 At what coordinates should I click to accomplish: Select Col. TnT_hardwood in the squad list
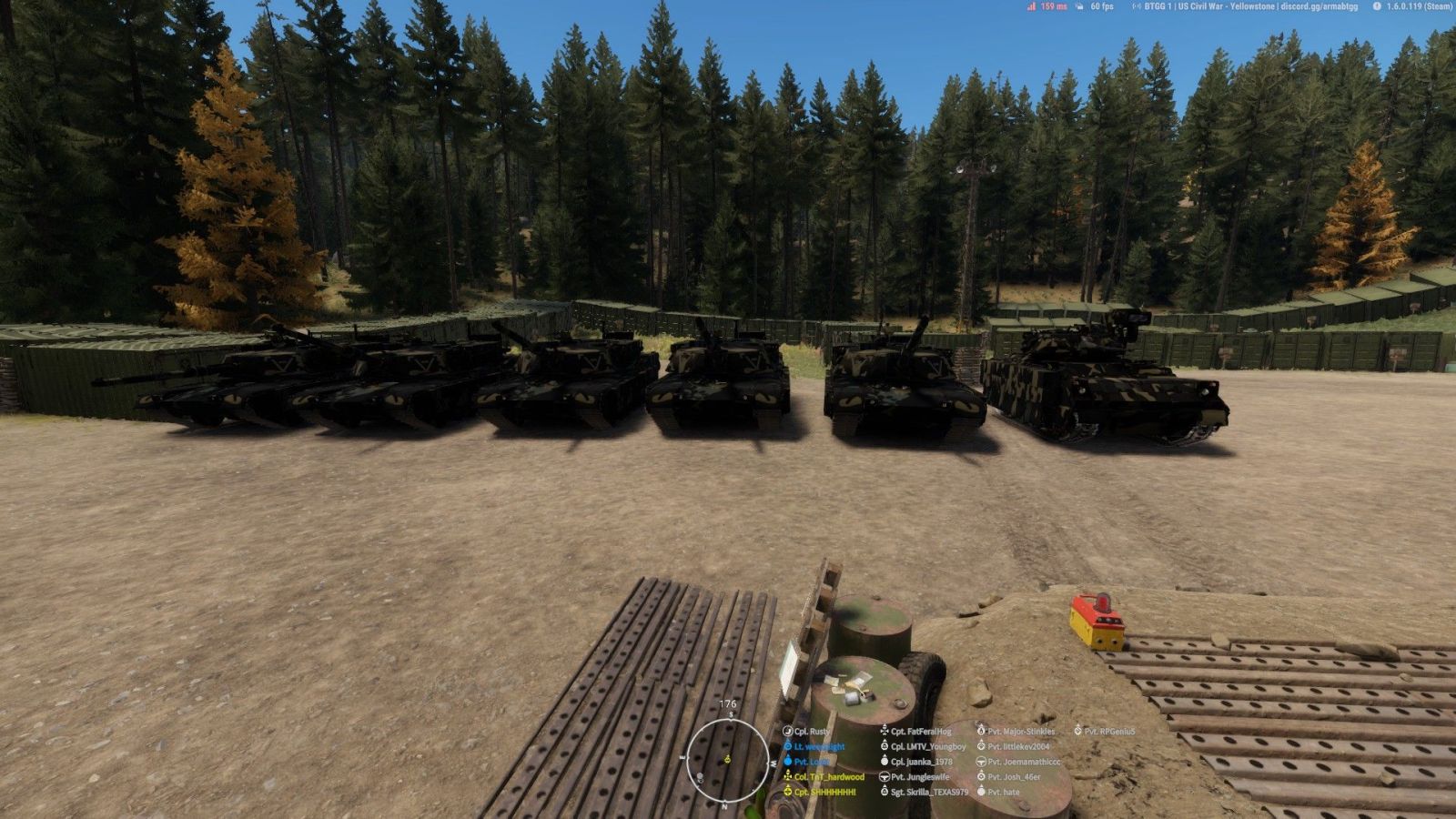(x=829, y=777)
